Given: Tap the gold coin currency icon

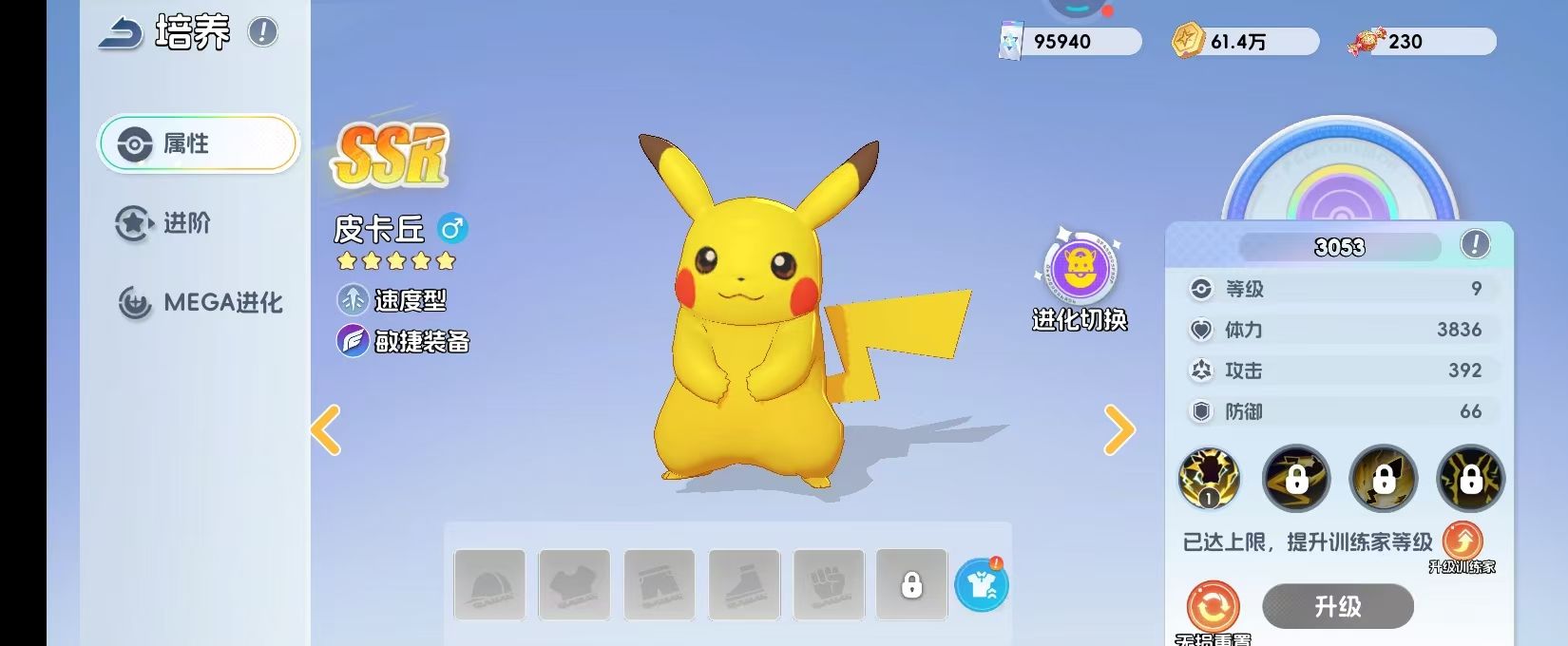Looking at the screenshot, I should [1187, 41].
